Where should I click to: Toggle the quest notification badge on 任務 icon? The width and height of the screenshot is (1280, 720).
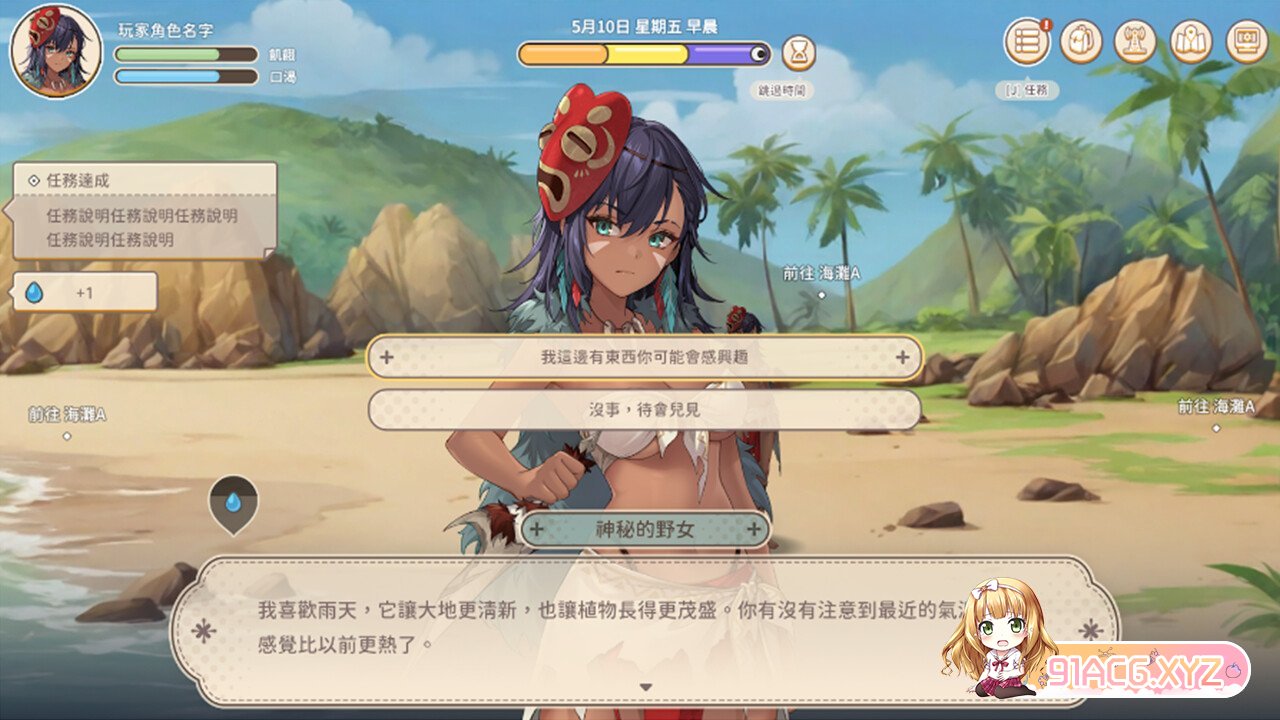point(1047,26)
